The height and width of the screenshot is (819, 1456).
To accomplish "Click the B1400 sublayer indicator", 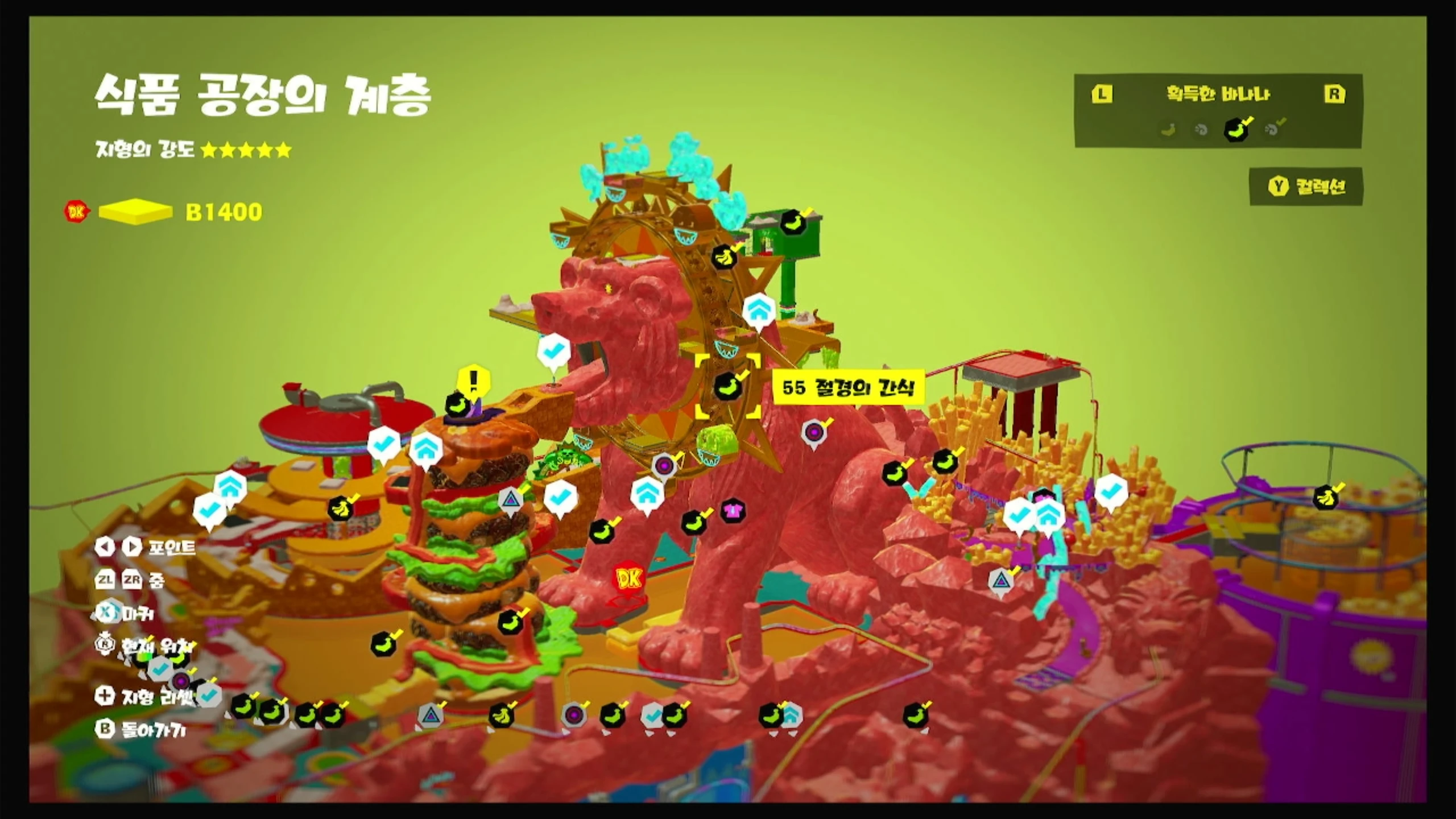I will [x=224, y=212].
